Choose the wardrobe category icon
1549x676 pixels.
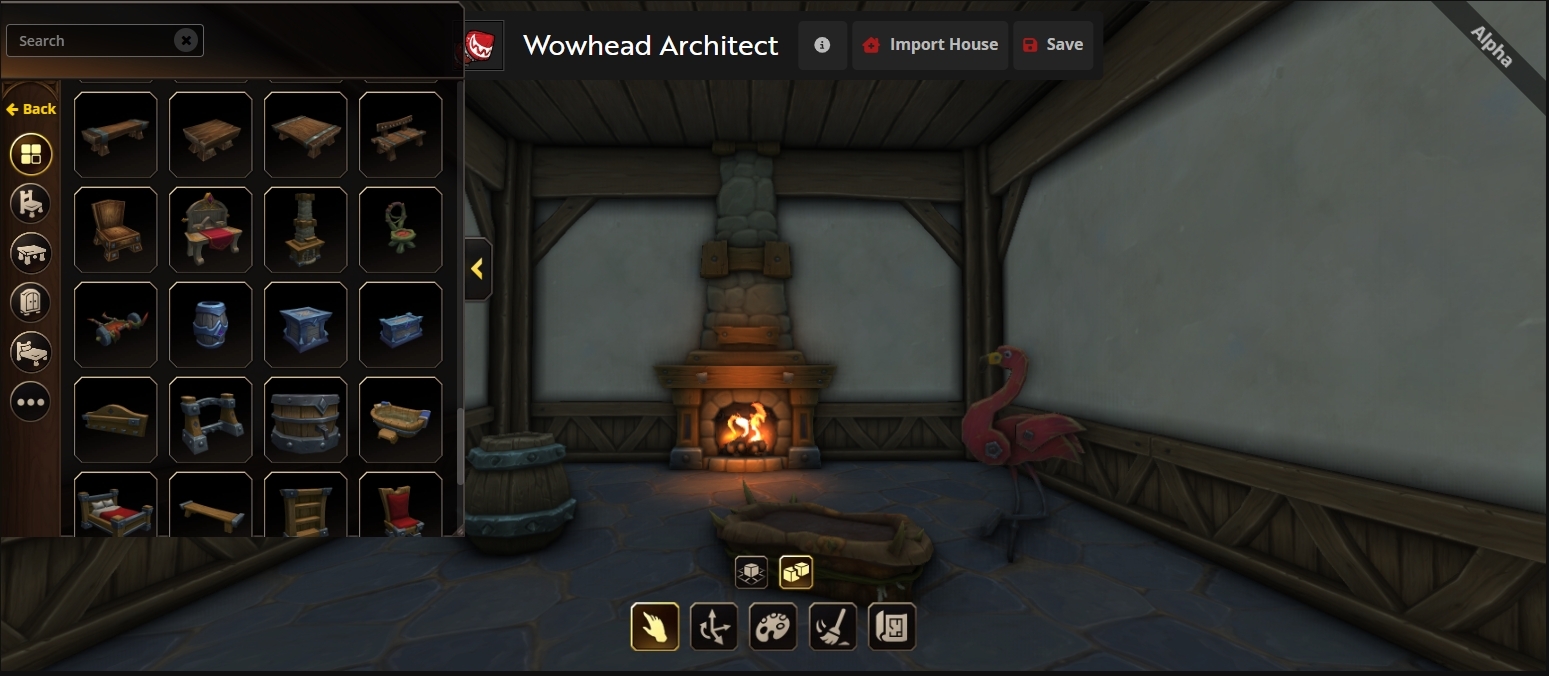(31, 301)
